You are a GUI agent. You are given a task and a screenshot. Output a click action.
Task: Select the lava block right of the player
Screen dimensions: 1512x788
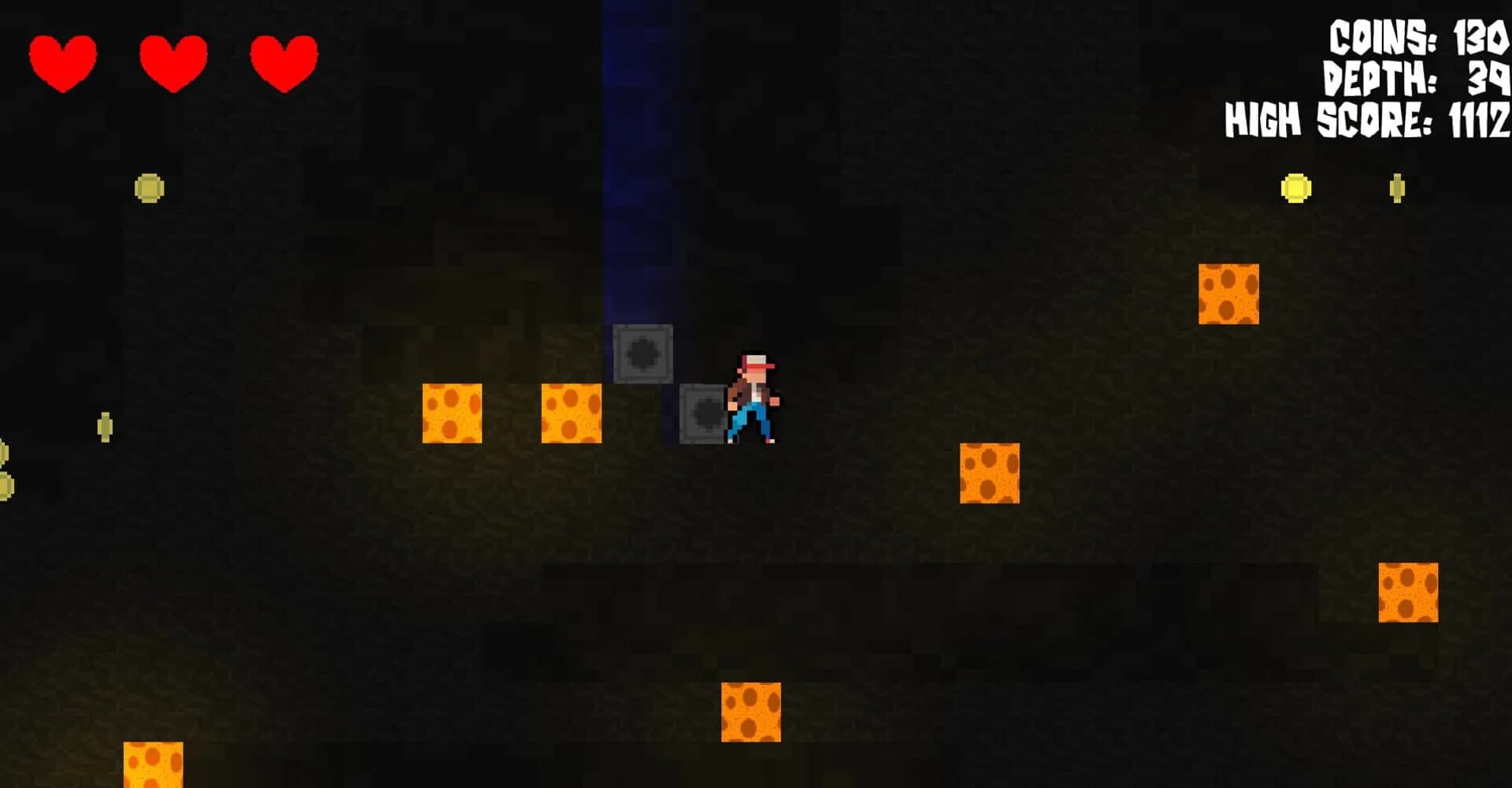tap(988, 473)
